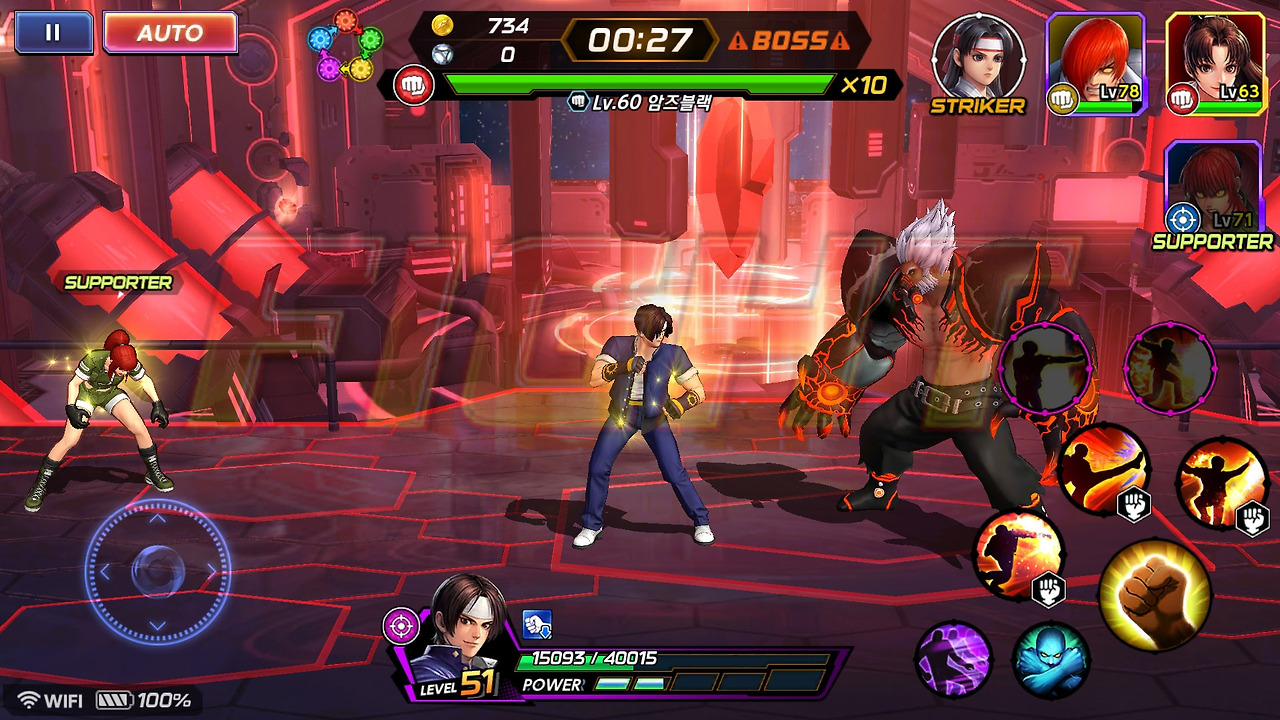Viewport: 1280px width, 720px height.
Task: Use the golden fist basic attack
Action: [x=1154, y=594]
